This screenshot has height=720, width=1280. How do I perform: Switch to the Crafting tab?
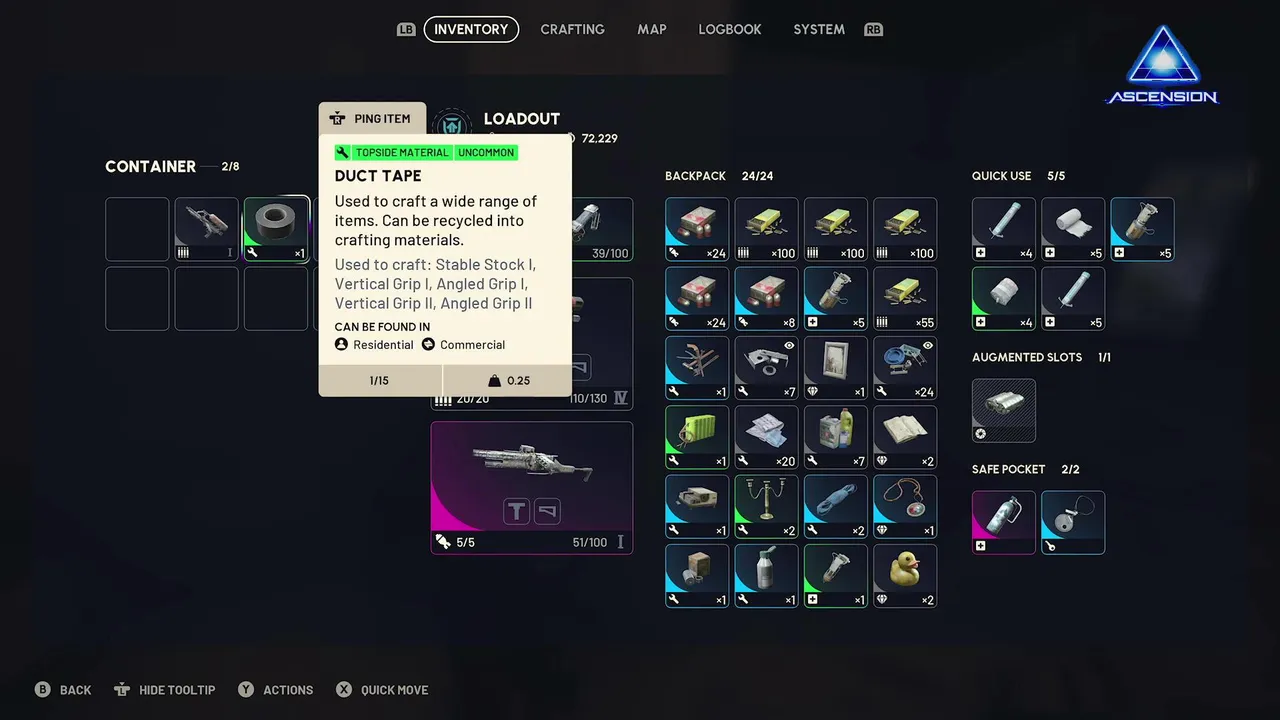(x=572, y=29)
